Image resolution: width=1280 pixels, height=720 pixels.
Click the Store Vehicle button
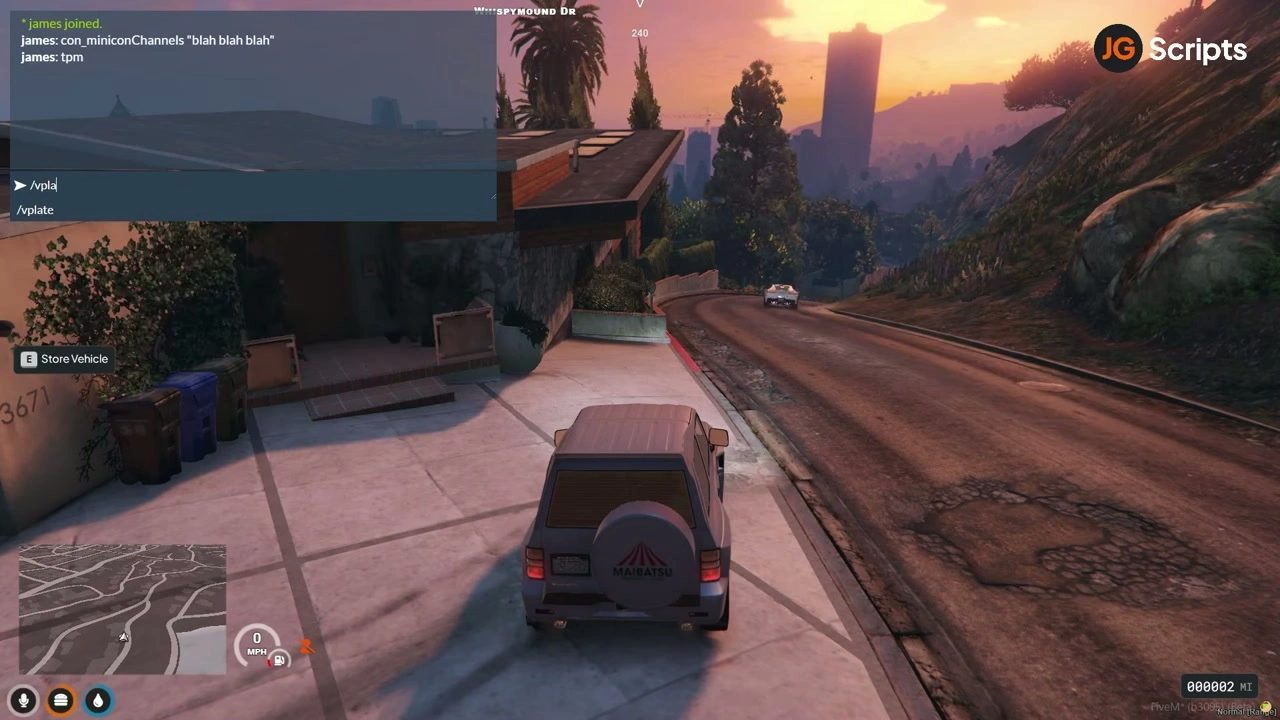[64, 359]
